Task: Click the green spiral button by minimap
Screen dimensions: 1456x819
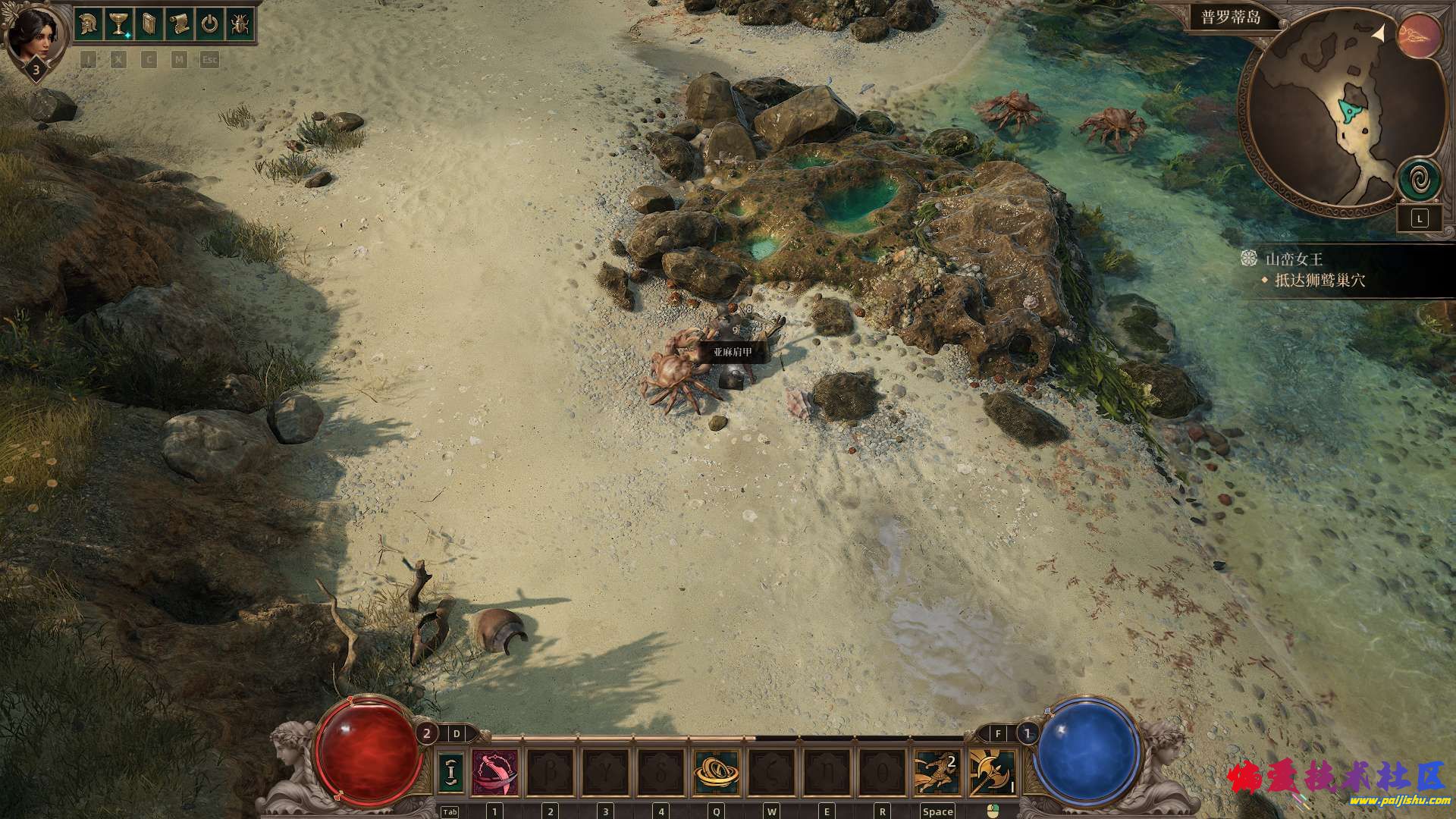Action: coord(1420,180)
